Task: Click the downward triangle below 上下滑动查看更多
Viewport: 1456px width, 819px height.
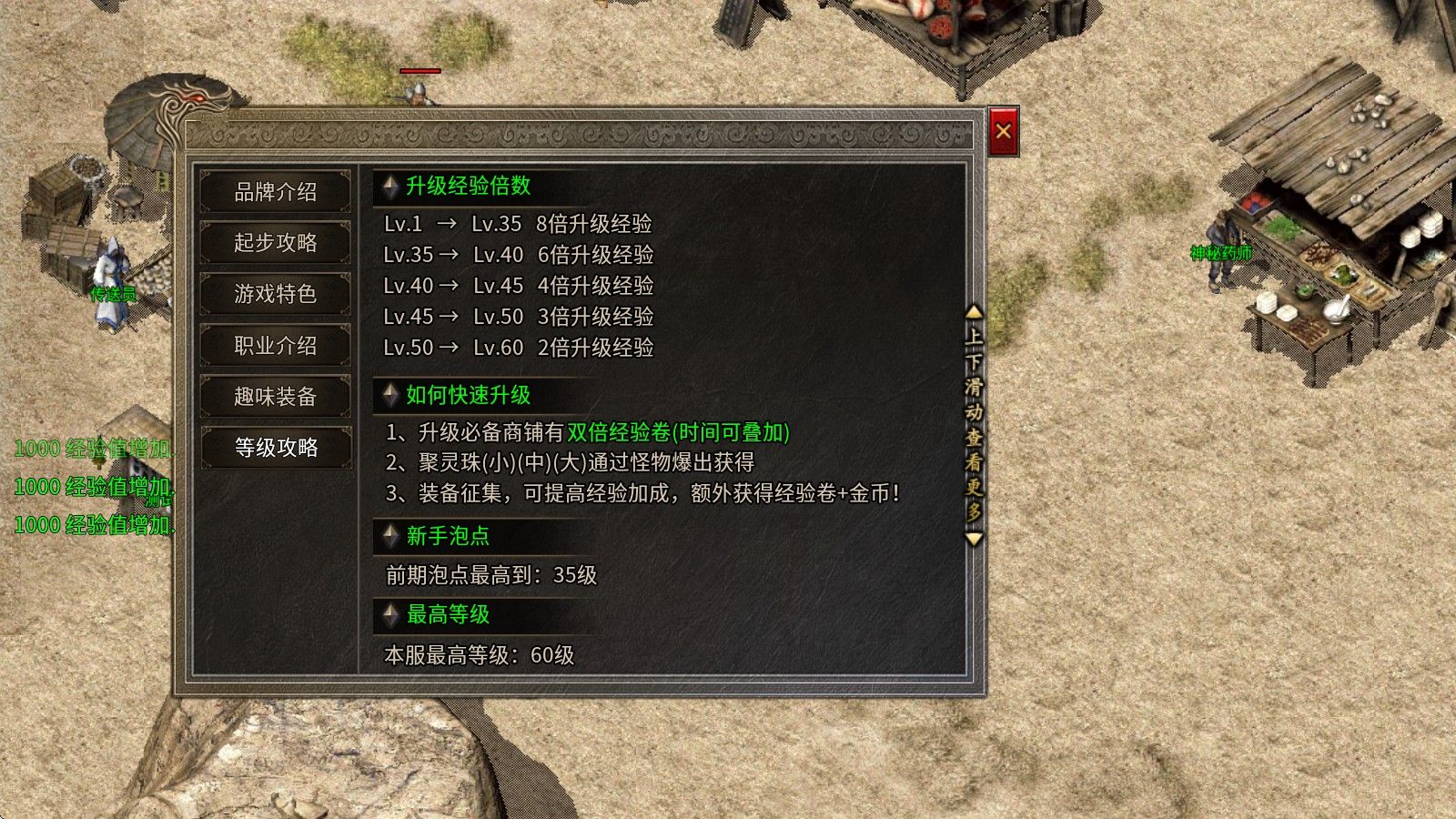Action: (x=972, y=538)
